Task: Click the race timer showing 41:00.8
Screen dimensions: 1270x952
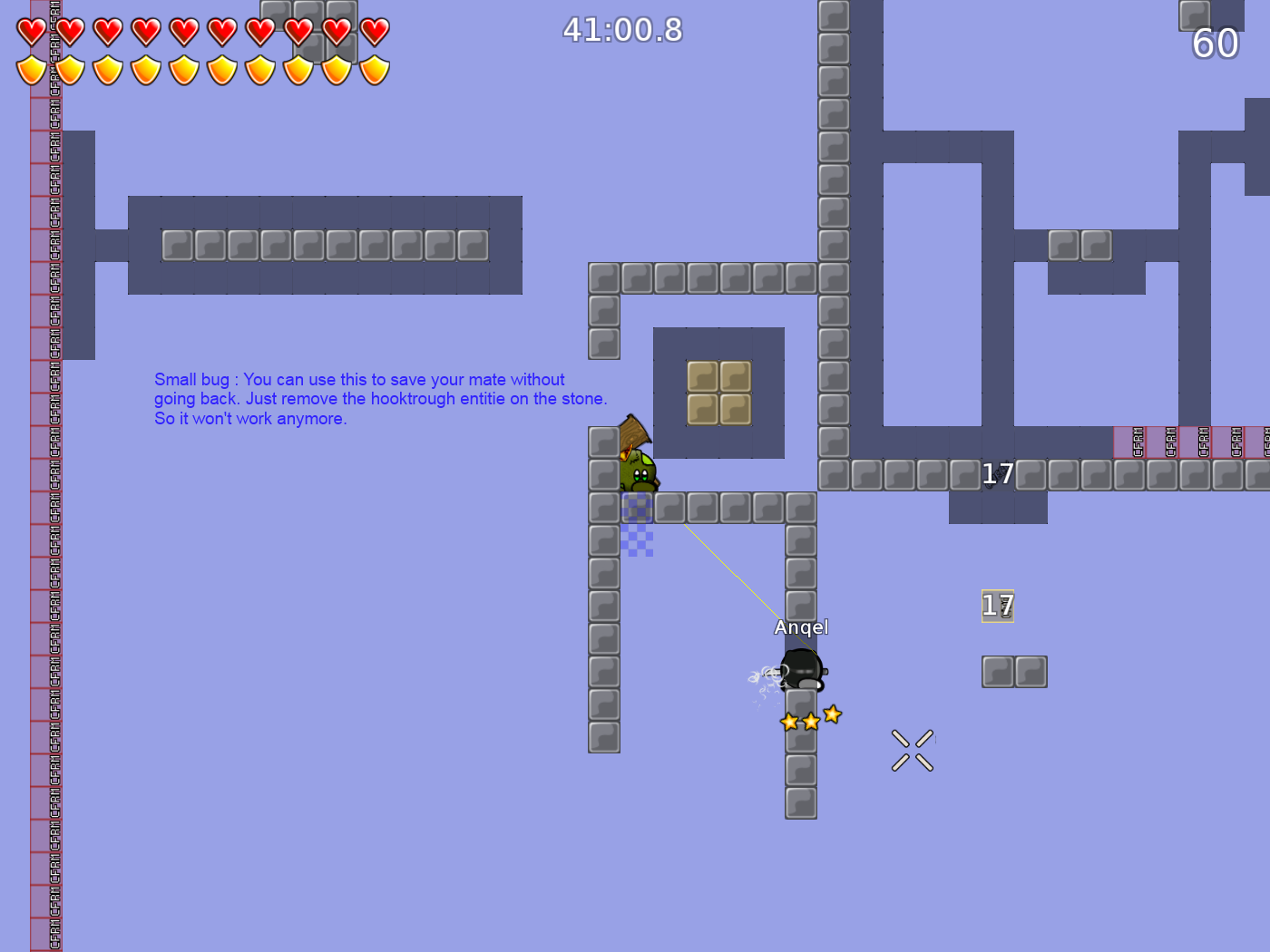Action: (x=621, y=30)
